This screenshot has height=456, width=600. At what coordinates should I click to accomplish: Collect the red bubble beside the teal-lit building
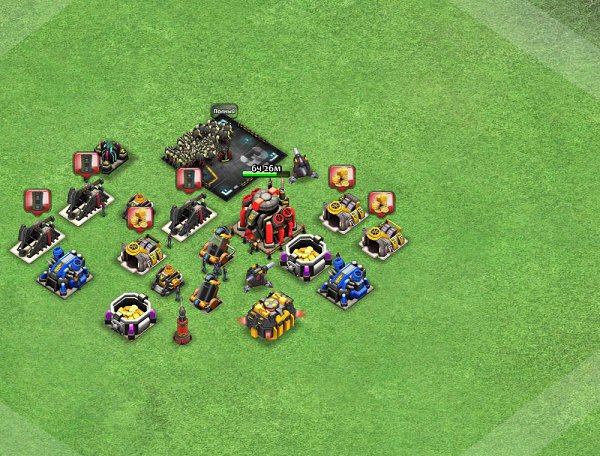(85, 164)
